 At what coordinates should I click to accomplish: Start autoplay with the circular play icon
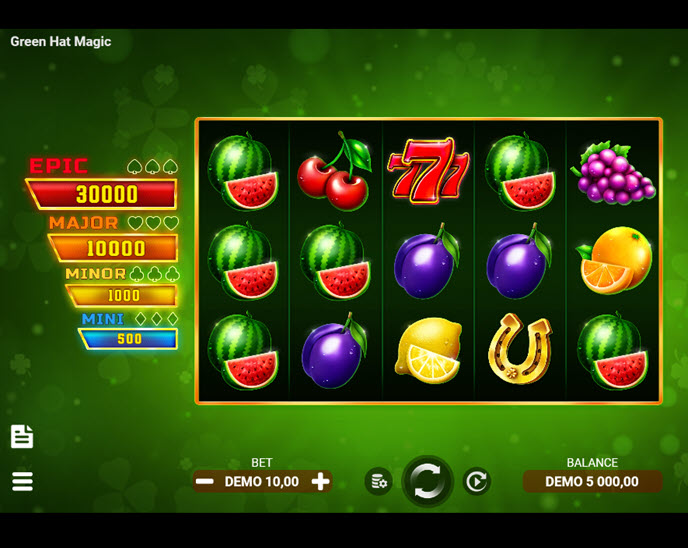[x=477, y=482]
